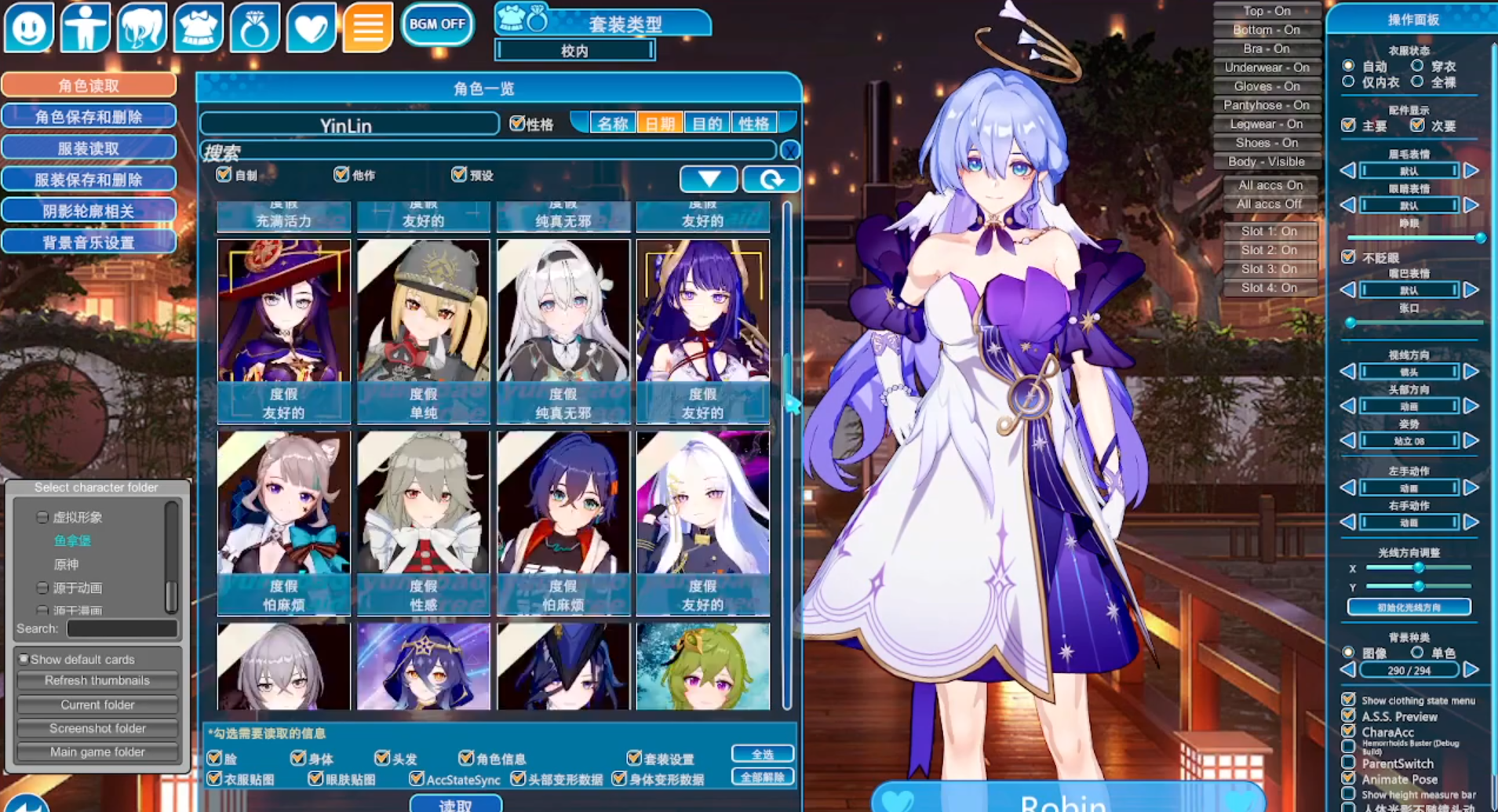Uncheck the 自制 filter checkbox
This screenshot has width=1498, height=812.
[224, 174]
